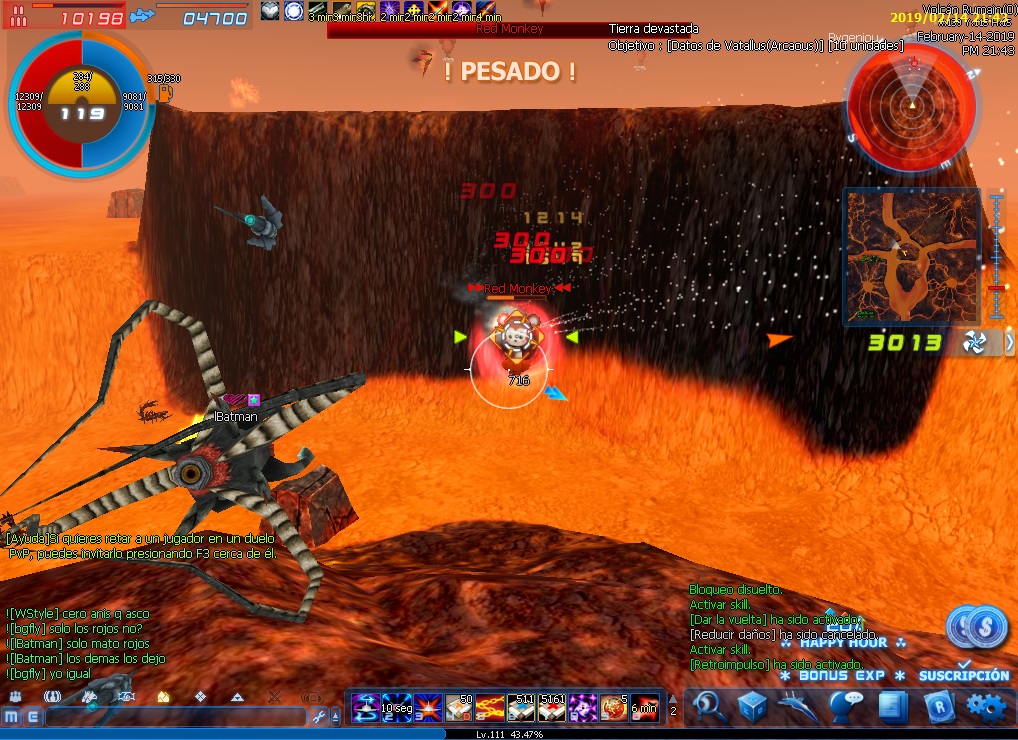Screen dimensions: 1018x740
Task: Switch skill bar page with the up arrow
Action: point(673,699)
